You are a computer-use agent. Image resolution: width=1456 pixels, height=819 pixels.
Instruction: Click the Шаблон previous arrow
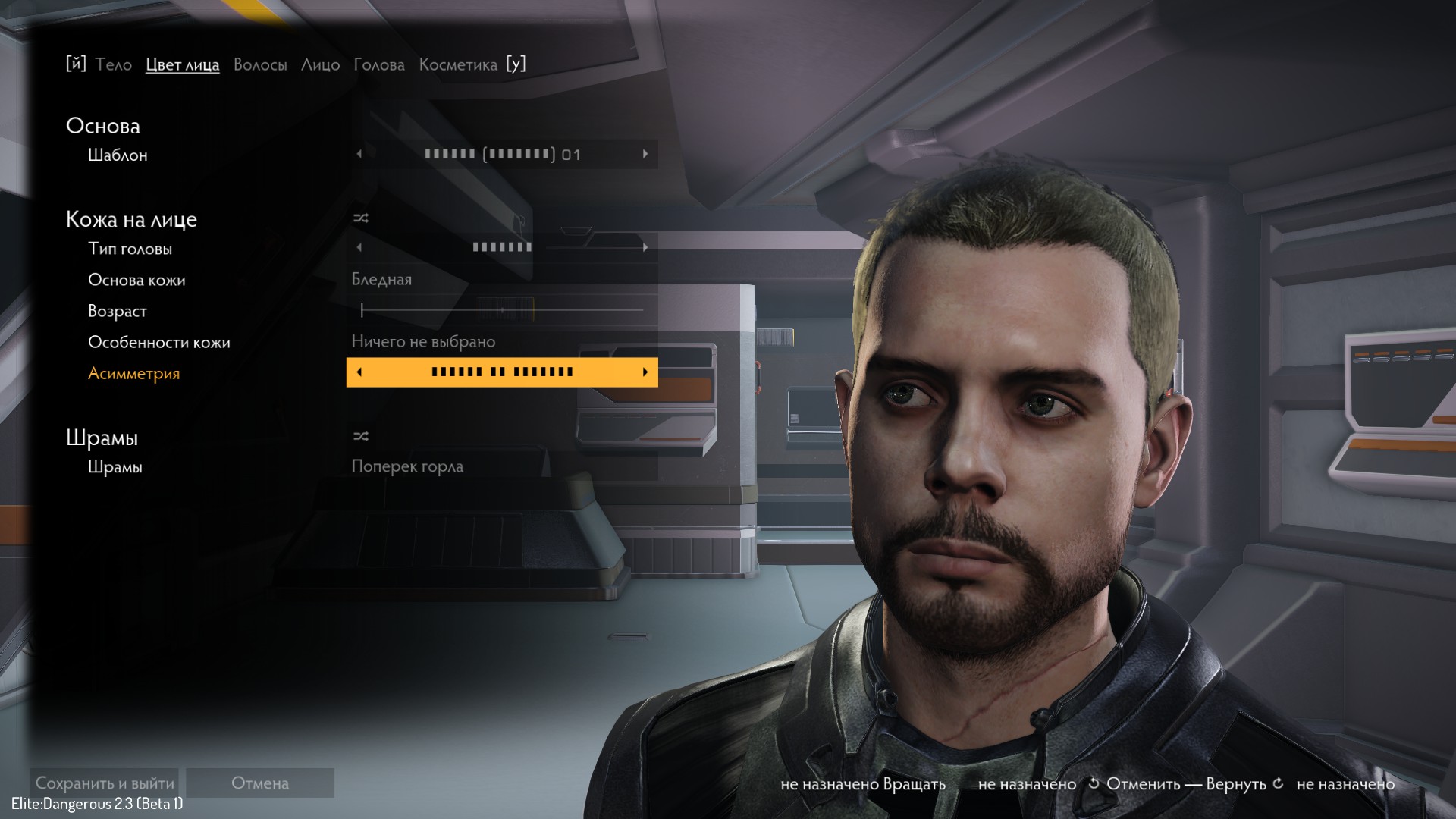(x=359, y=154)
